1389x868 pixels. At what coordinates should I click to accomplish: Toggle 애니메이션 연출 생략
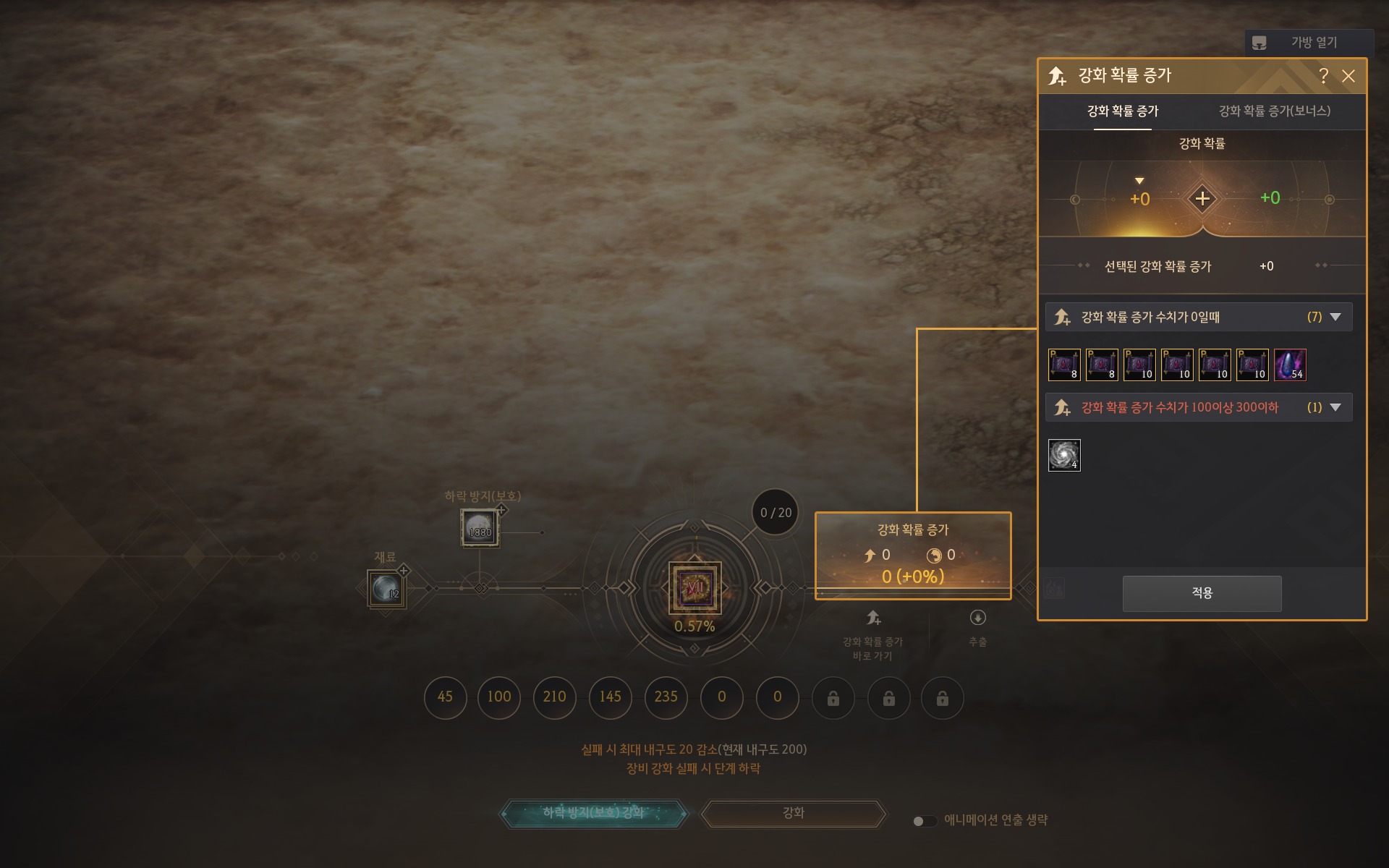tap(925, 821)
